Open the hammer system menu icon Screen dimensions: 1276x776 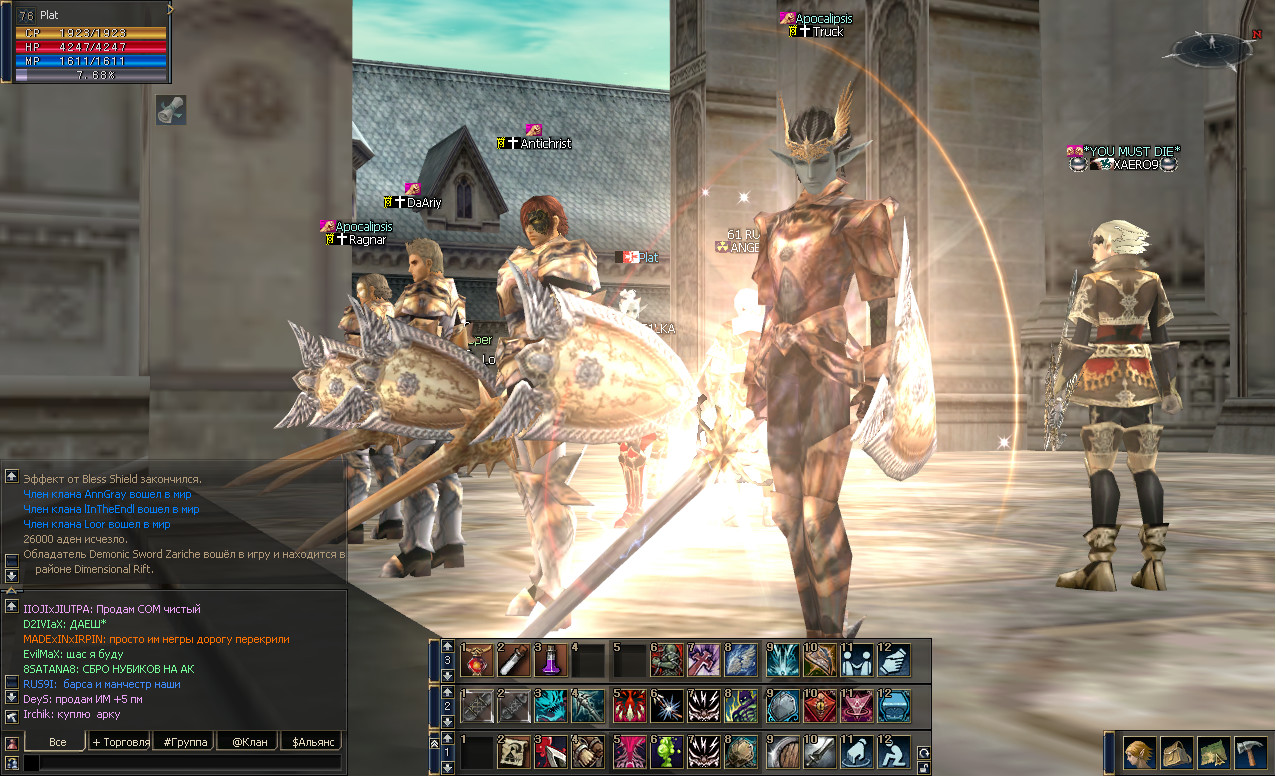pyautogui.click(x=1250, y=752)
